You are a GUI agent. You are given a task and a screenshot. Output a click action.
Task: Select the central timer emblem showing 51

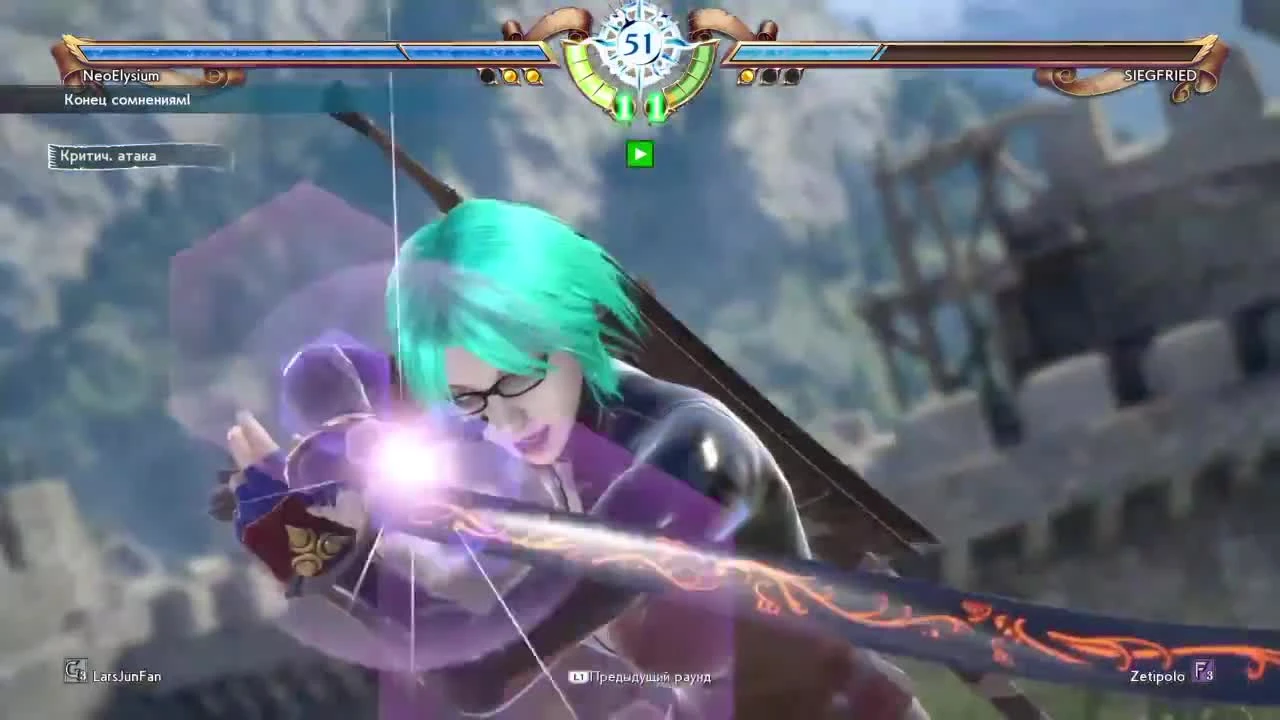[640, 45]
